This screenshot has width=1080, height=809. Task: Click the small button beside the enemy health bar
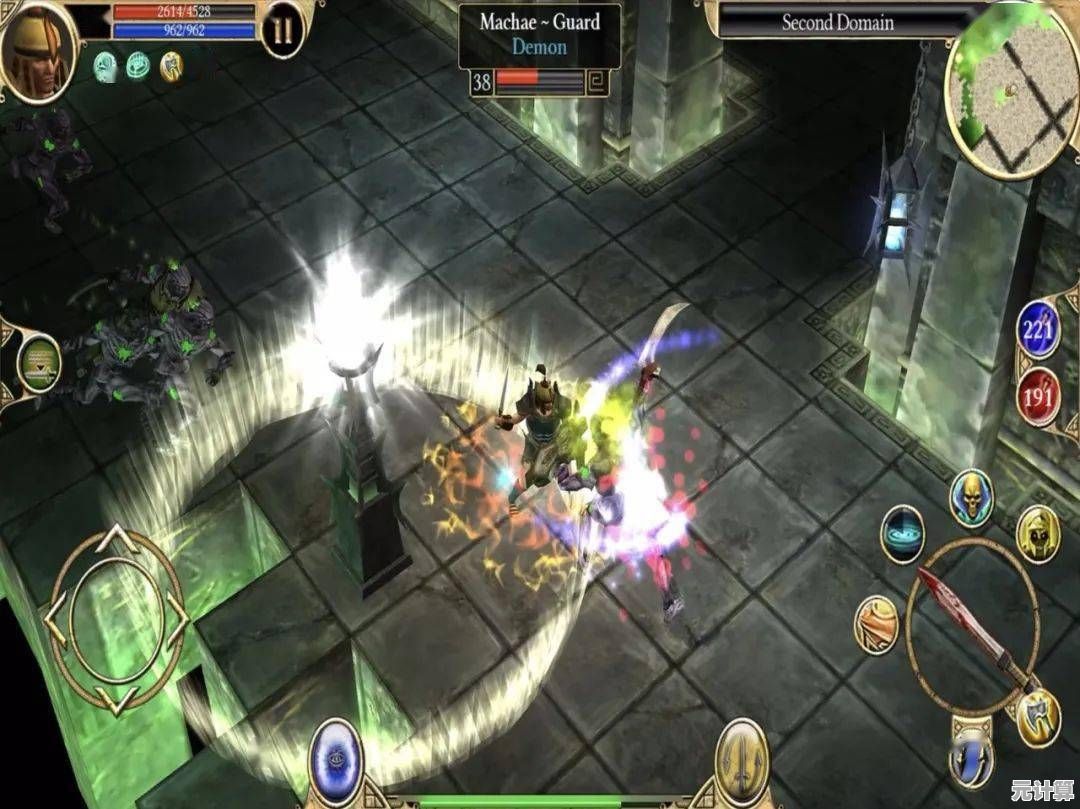click(x=597, y=82)
